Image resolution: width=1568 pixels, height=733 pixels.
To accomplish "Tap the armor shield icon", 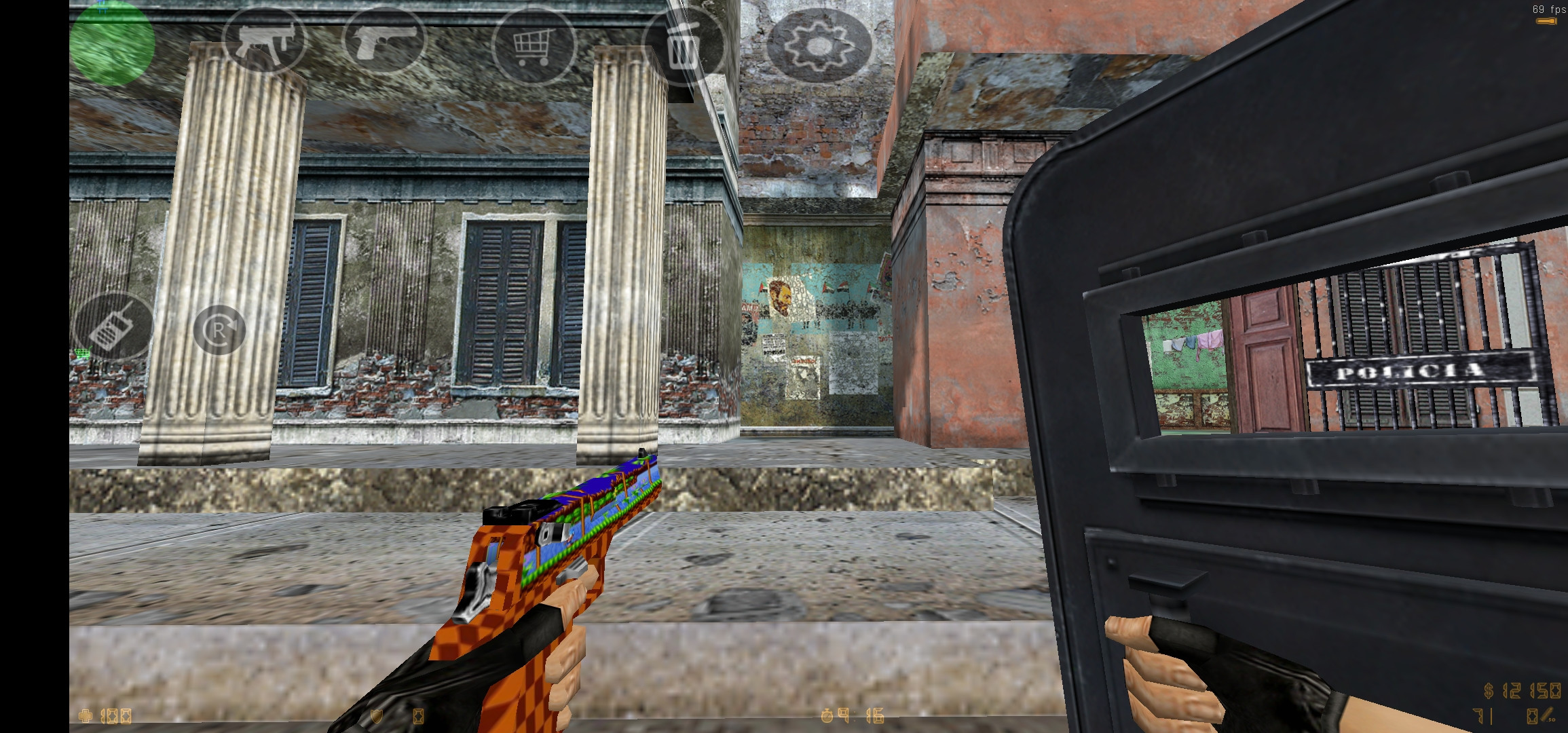I will (376, 715).
